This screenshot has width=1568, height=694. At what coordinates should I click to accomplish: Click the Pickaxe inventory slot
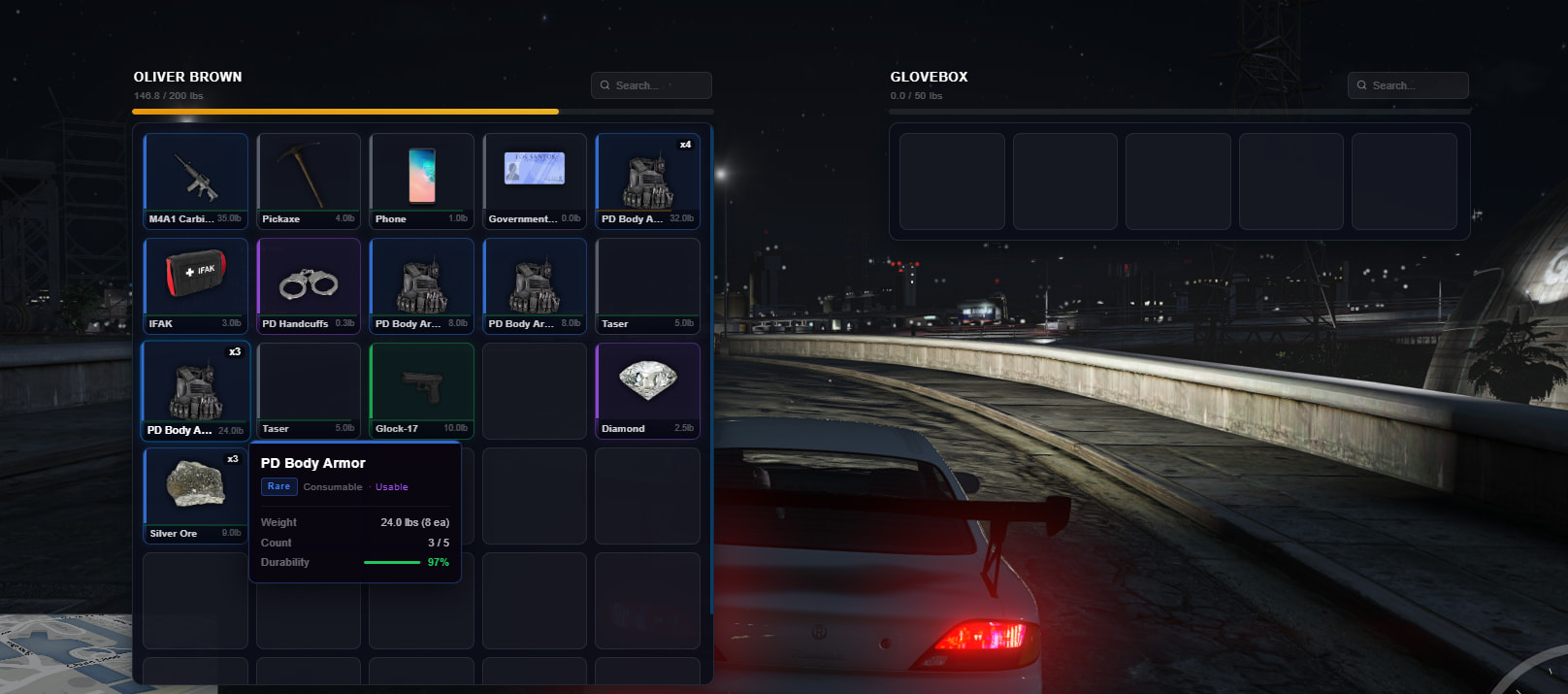click(x=309, y=181)
